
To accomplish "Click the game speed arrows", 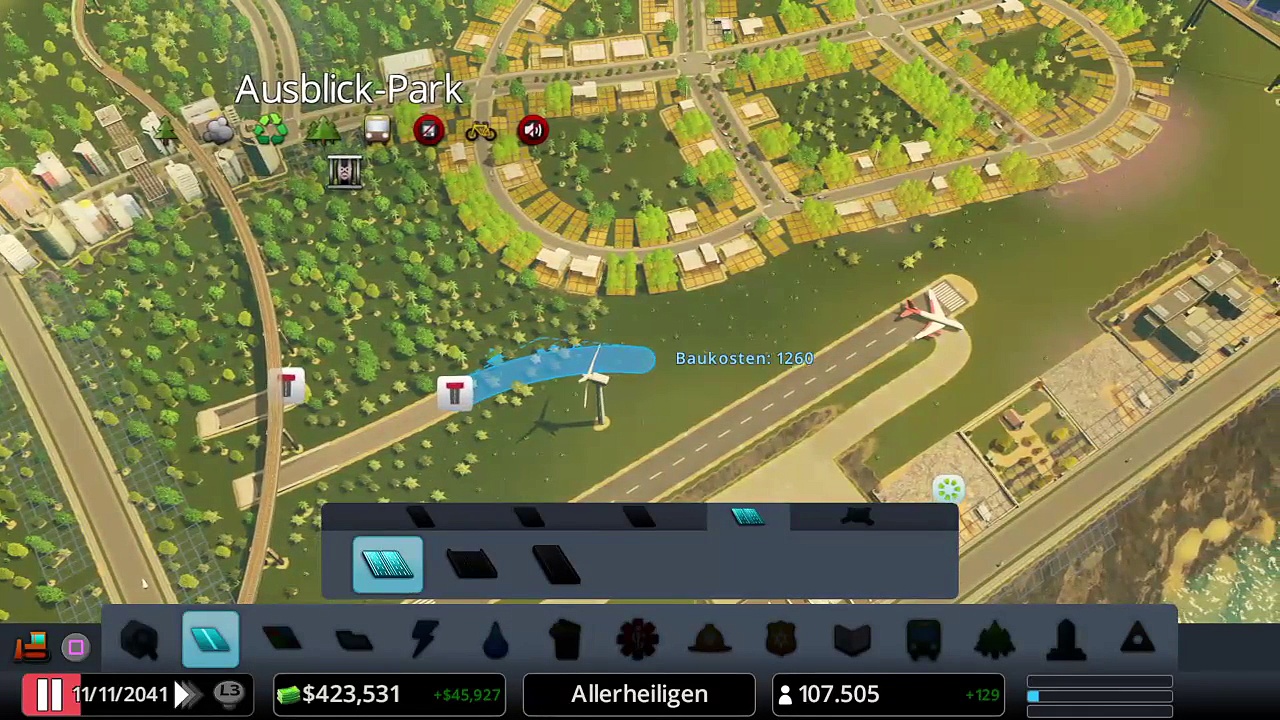I will tap(186, 694).
